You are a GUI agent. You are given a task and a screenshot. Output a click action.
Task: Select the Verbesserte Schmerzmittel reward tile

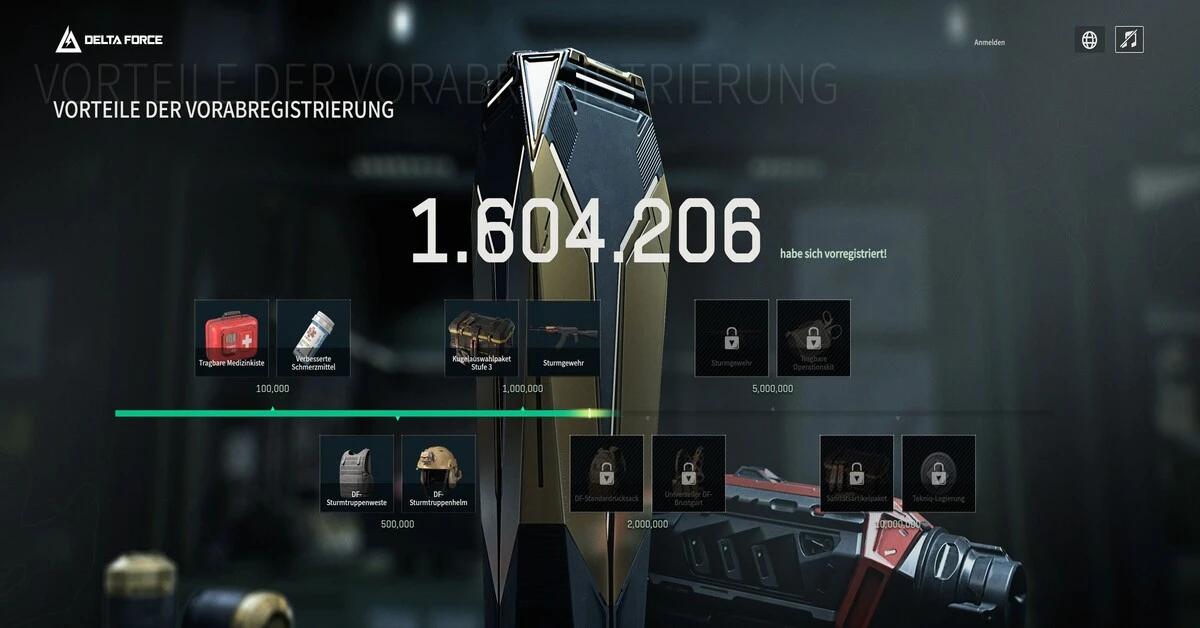coord(313,338)
